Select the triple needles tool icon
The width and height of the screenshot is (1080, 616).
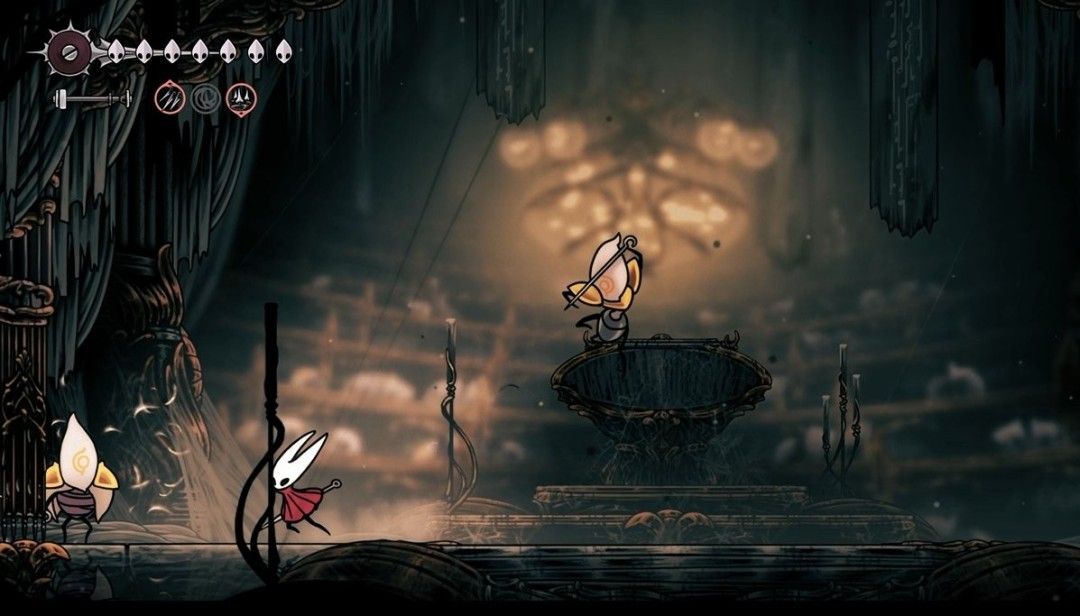pos(169,98)
